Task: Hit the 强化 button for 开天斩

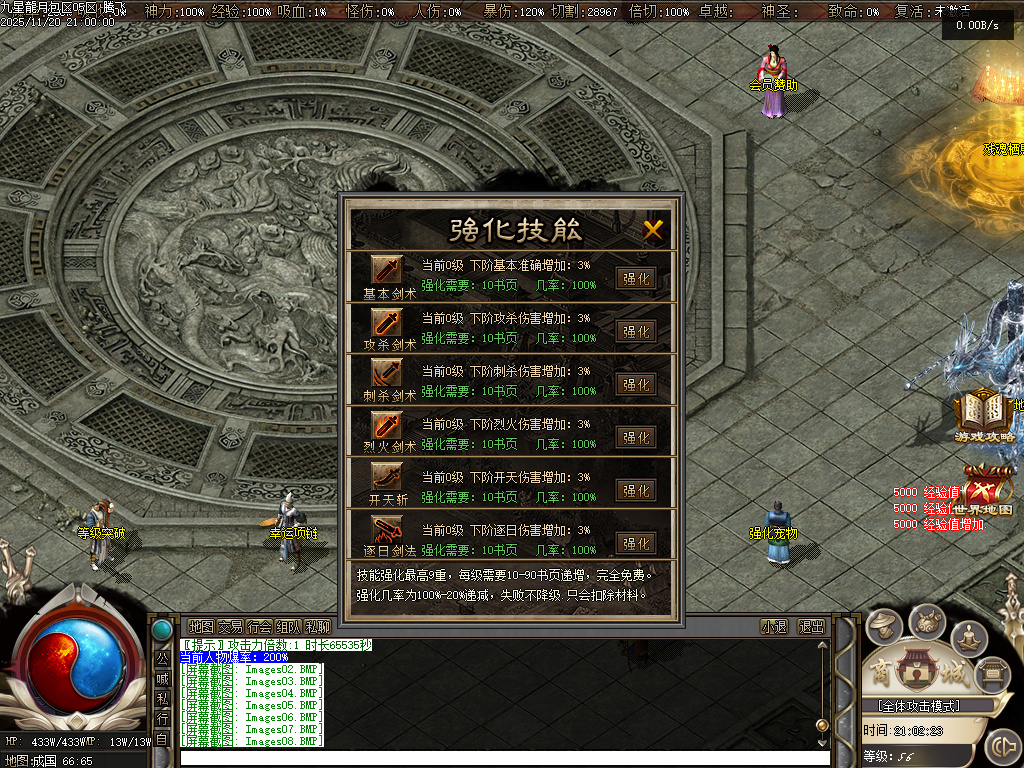Action: (x=636, y=490)
